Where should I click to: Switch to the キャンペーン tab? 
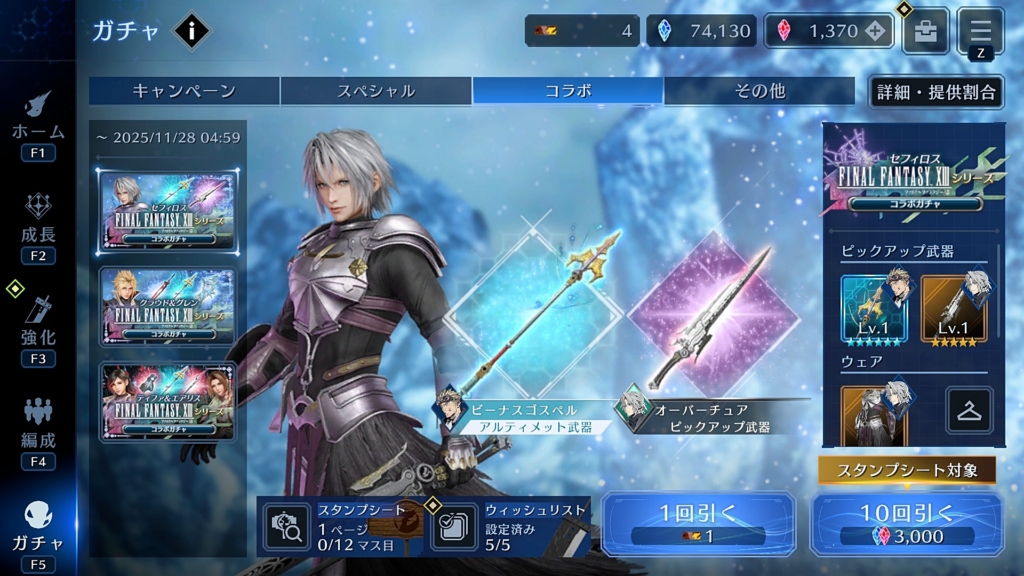coord(184,91)
